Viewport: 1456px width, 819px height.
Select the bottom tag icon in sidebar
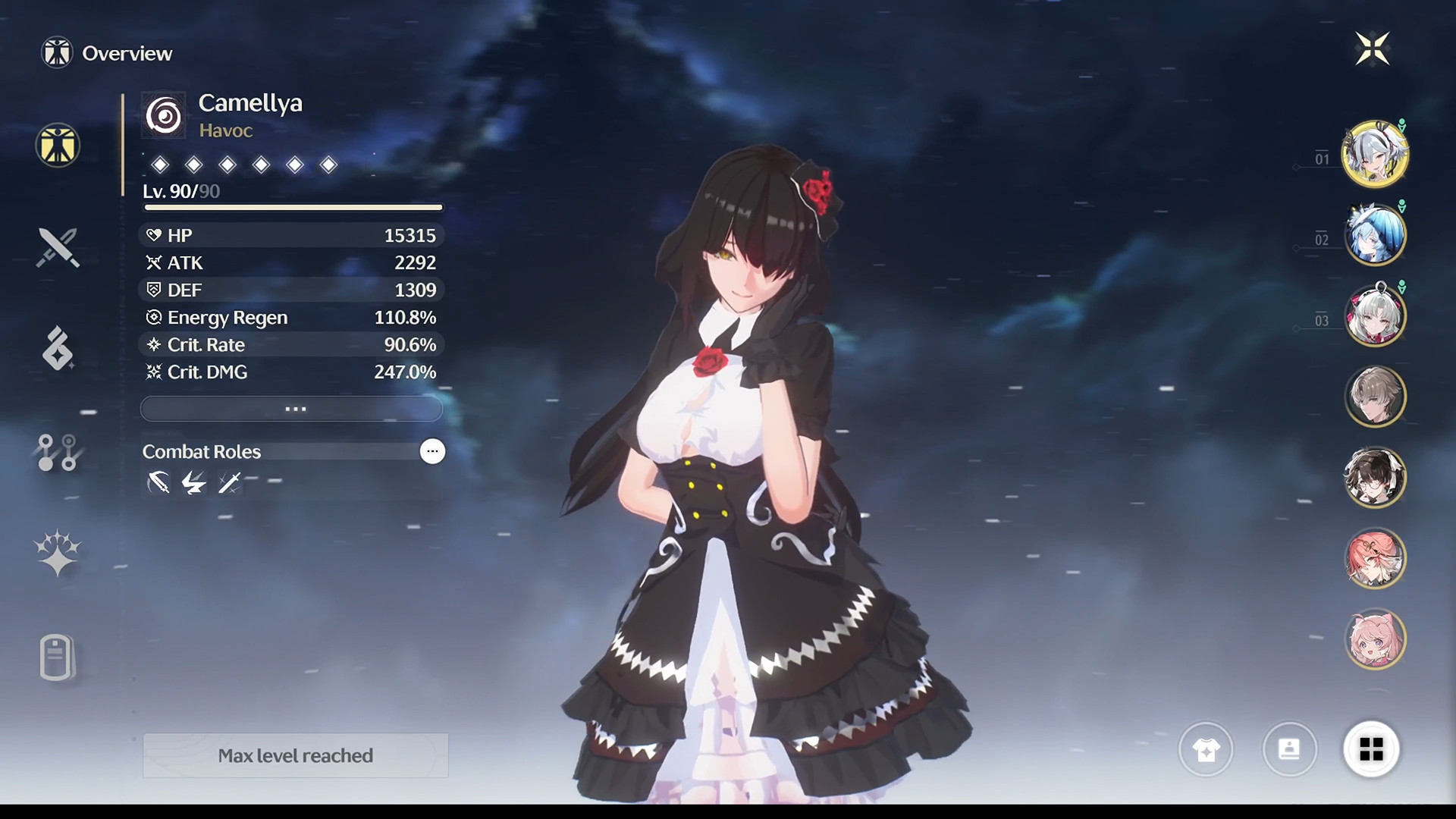point(57,657)
